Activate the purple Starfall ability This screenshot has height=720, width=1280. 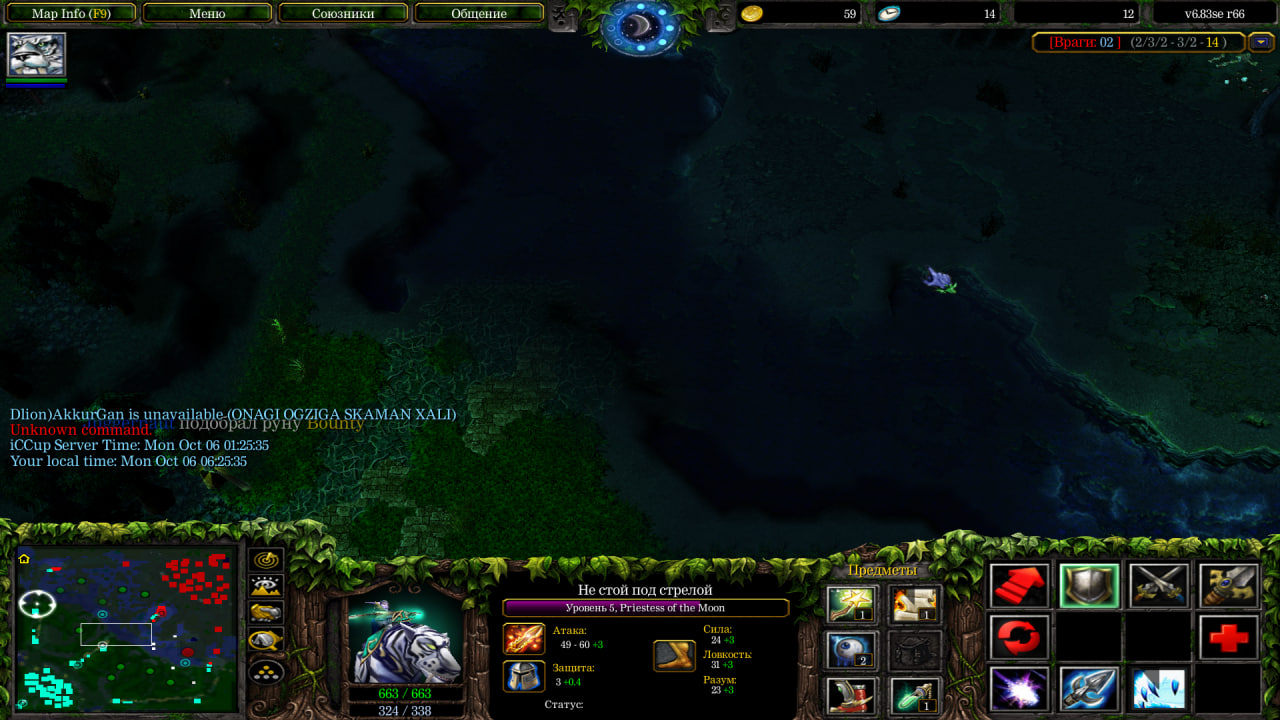[1020, 689]
